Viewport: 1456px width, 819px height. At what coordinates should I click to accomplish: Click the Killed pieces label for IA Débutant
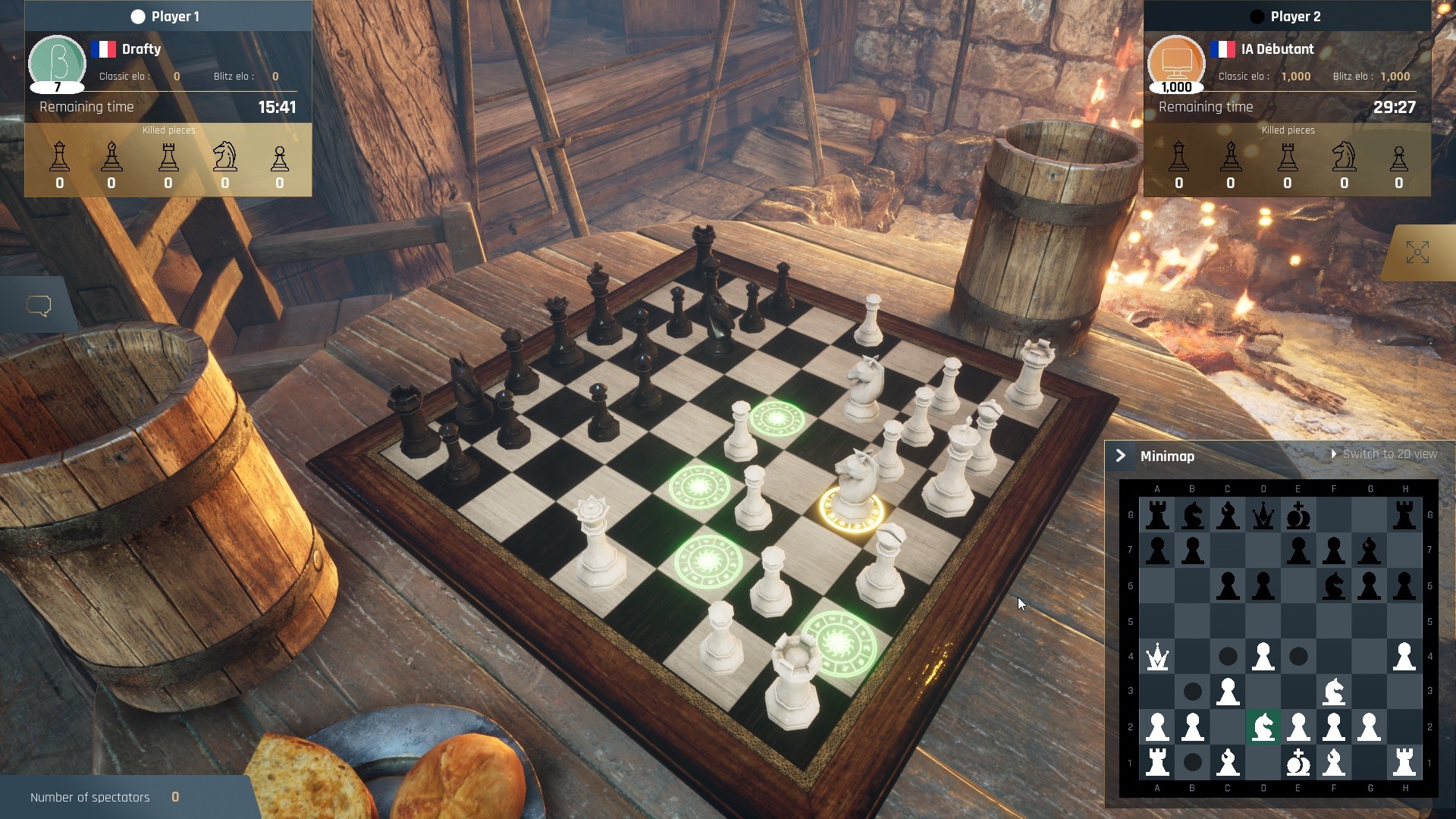(x=1287, y=130)
